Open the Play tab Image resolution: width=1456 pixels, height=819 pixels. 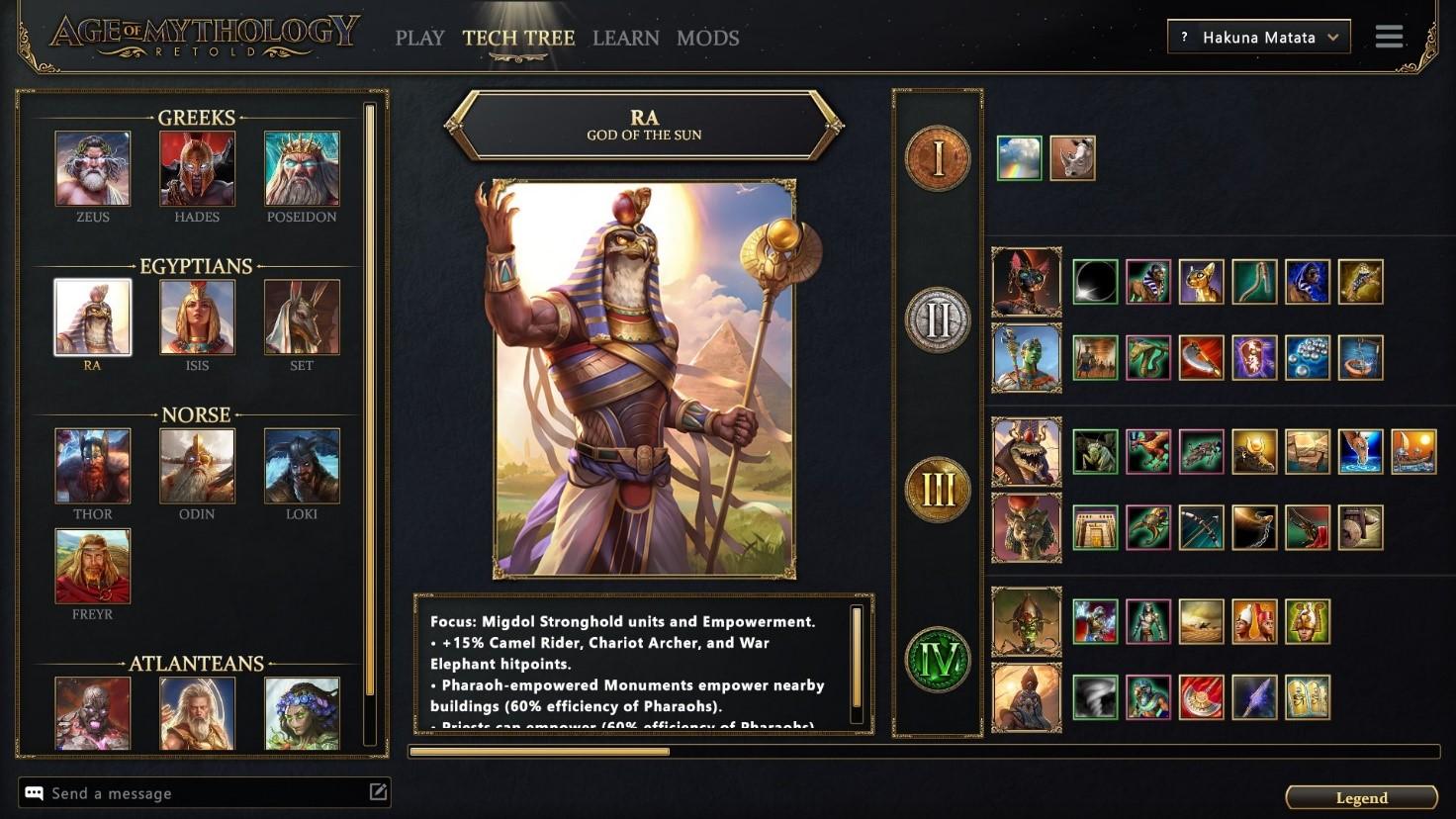(419, 39)
